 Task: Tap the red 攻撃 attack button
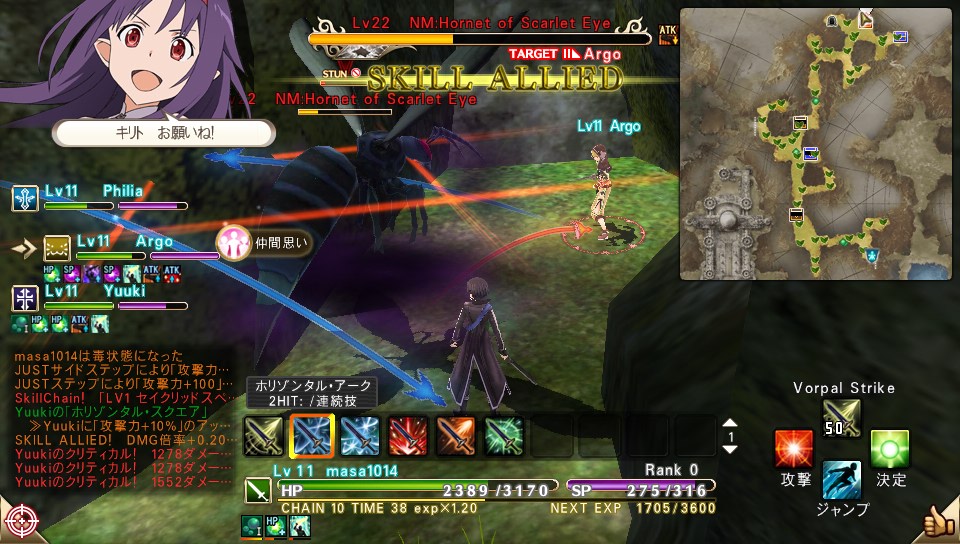(794, 449)
